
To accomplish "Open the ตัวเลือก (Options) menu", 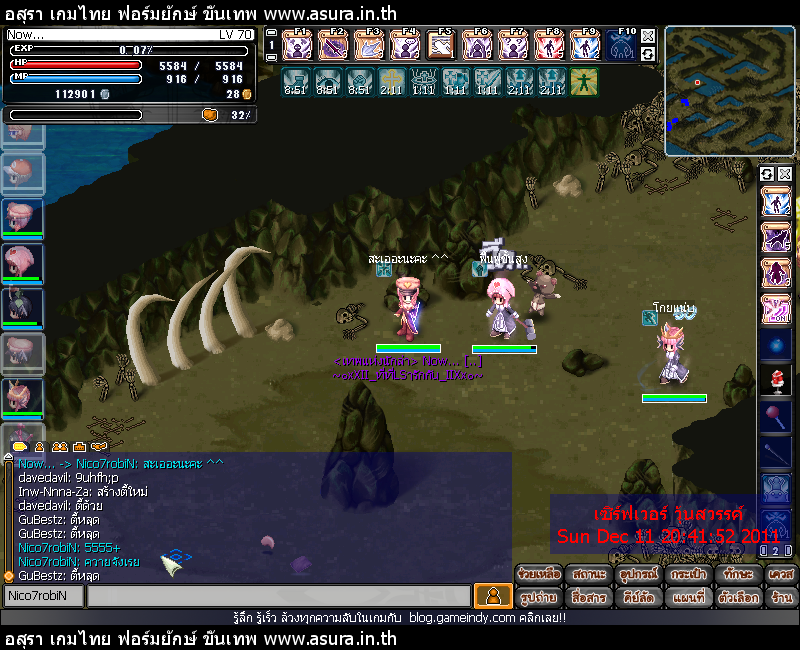I will point(737,597).
